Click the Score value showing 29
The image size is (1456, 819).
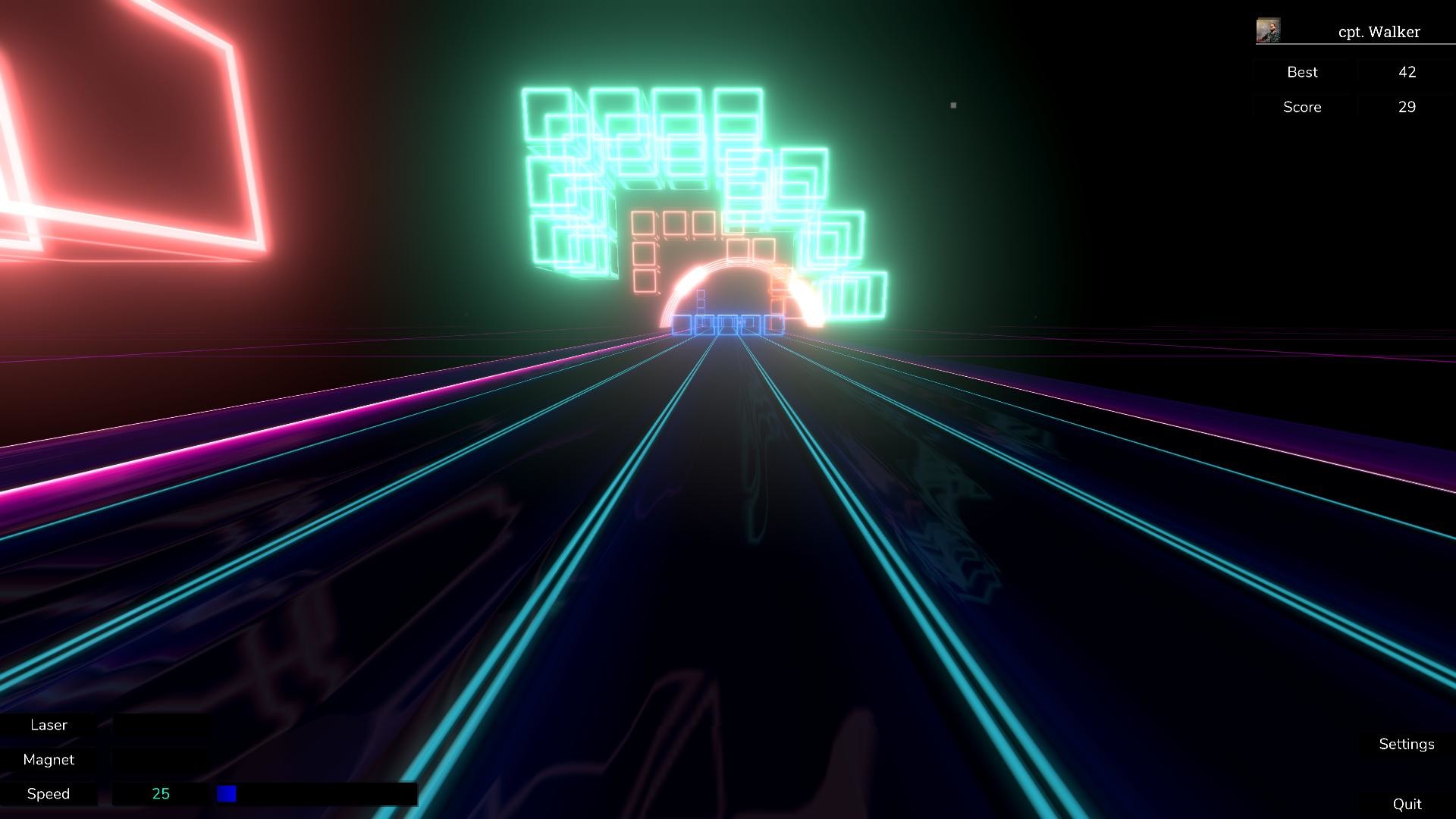click(x=1407, y=107)
